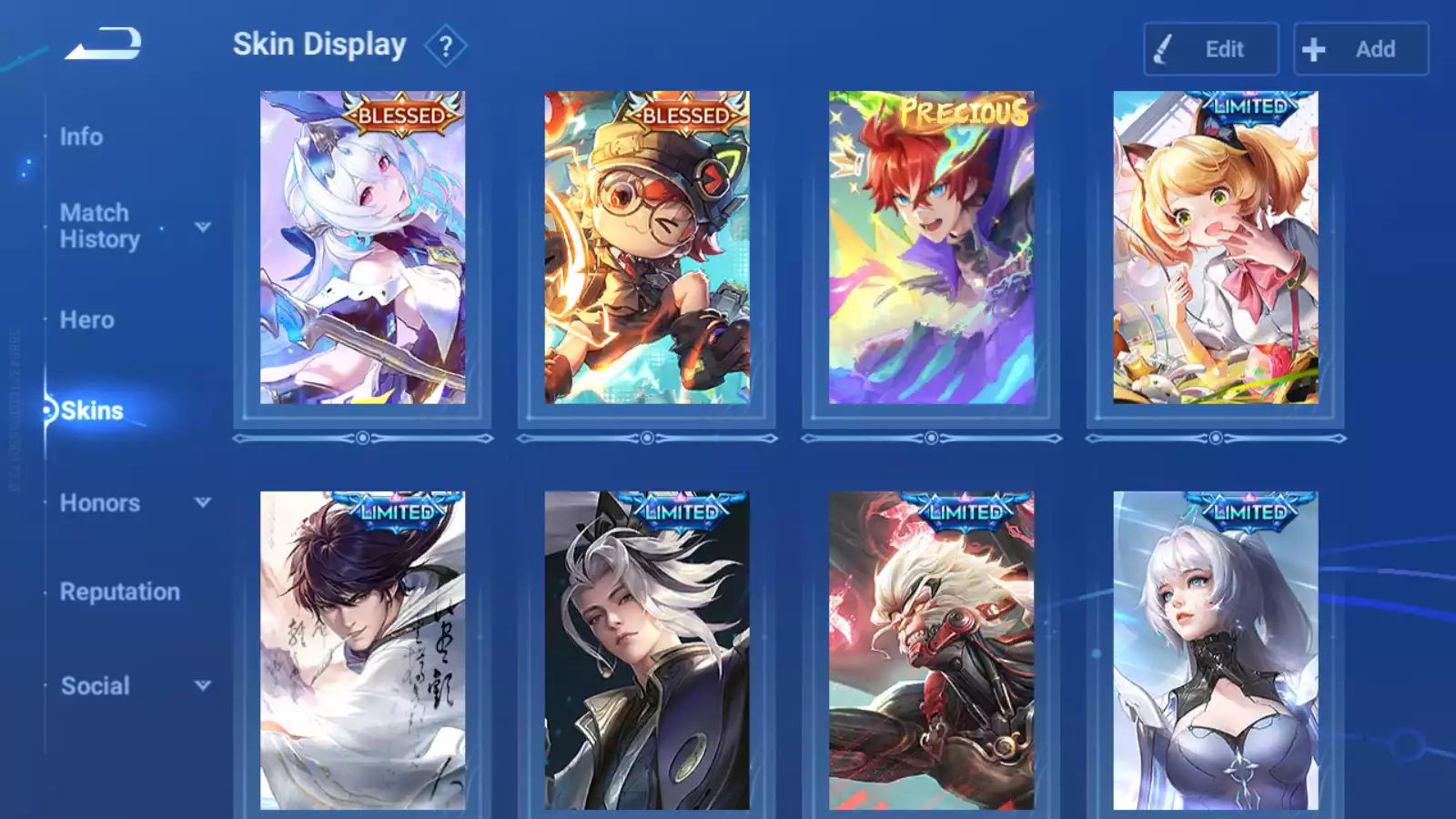Add a new skin to the display
1456x819 pixels.
[x=1360, y=49]
